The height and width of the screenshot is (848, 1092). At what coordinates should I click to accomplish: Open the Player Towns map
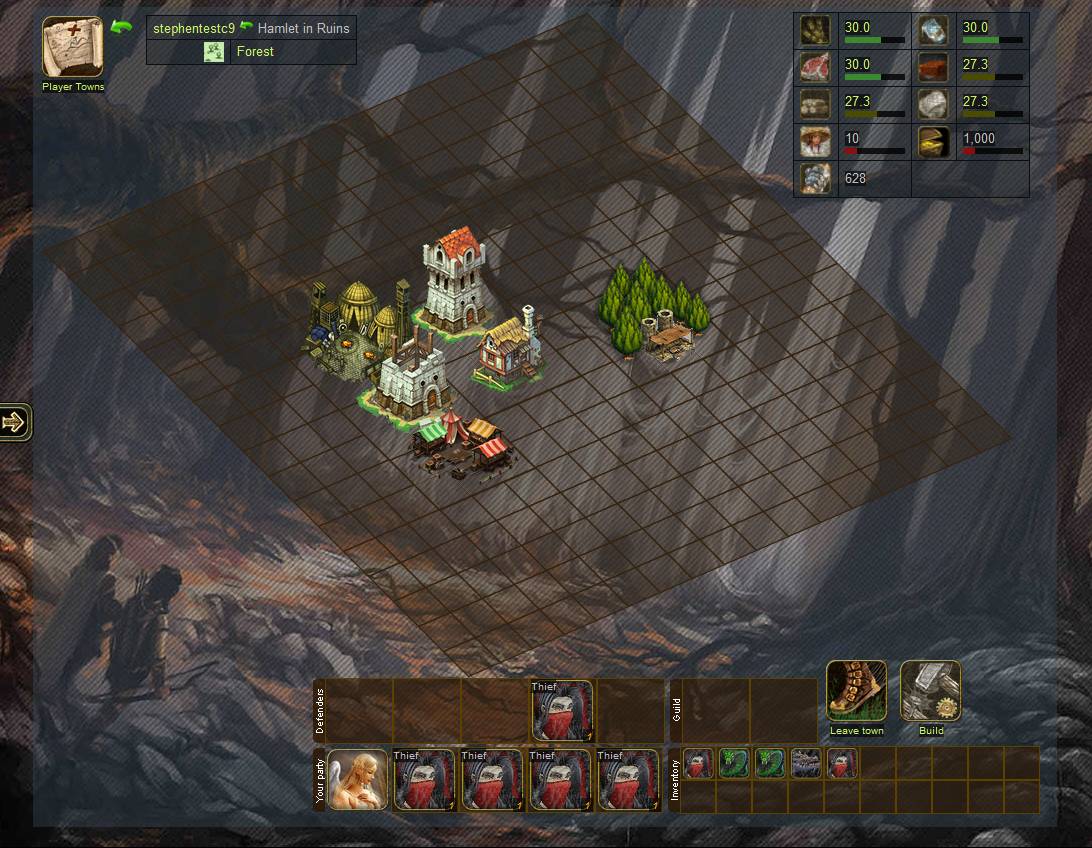click(x=72, y=47)
